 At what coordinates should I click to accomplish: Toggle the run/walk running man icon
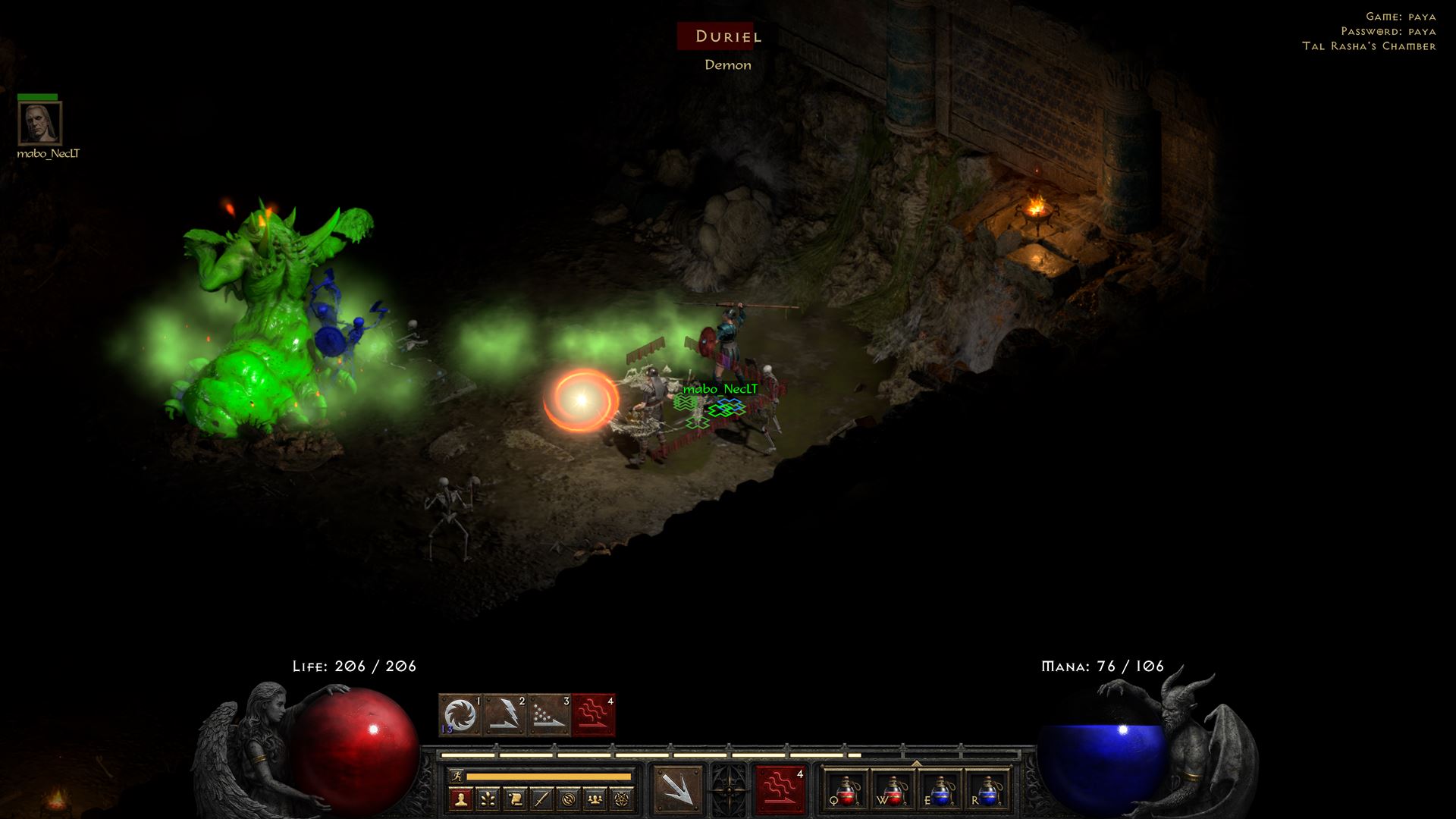(457, 777)
